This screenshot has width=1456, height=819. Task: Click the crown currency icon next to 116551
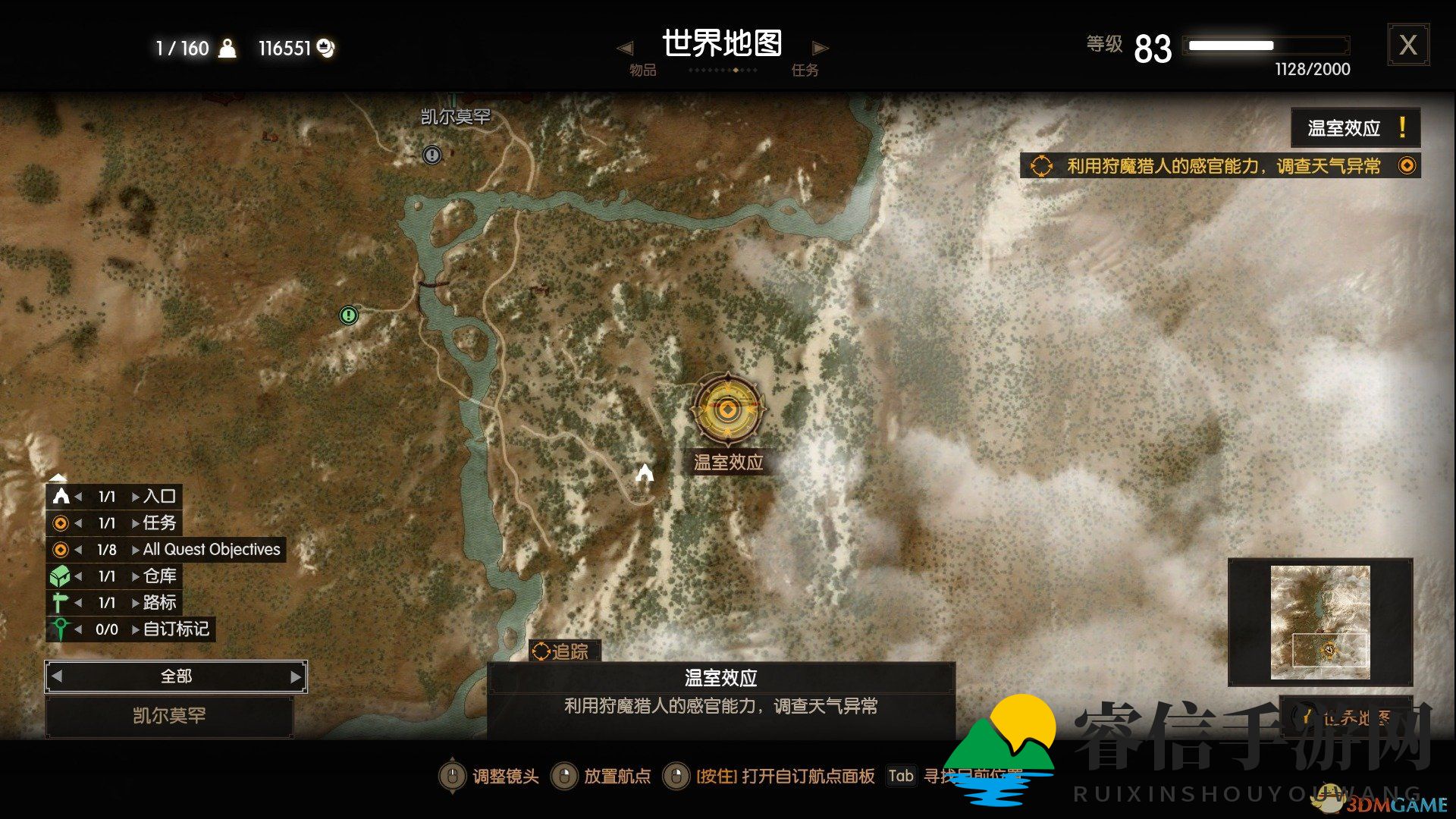(x=326, y=47)
